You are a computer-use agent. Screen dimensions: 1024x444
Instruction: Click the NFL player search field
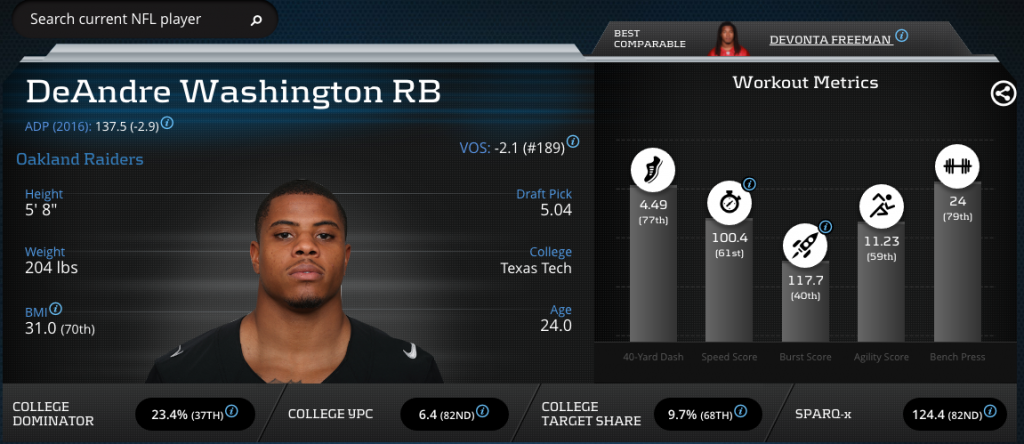(130, 19)
